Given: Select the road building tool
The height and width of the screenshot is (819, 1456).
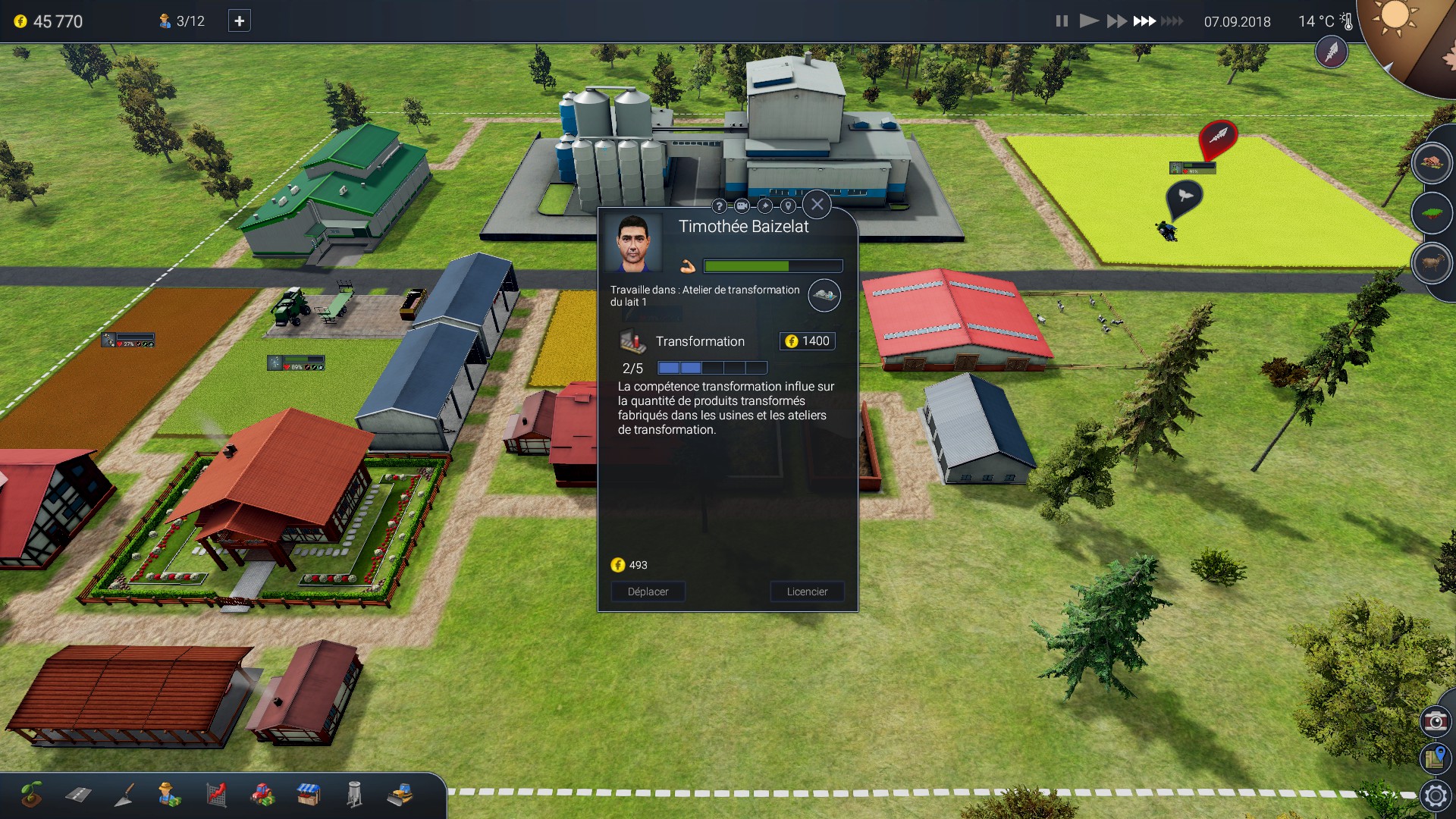Looking at the screenshot, I should (78, 795).
